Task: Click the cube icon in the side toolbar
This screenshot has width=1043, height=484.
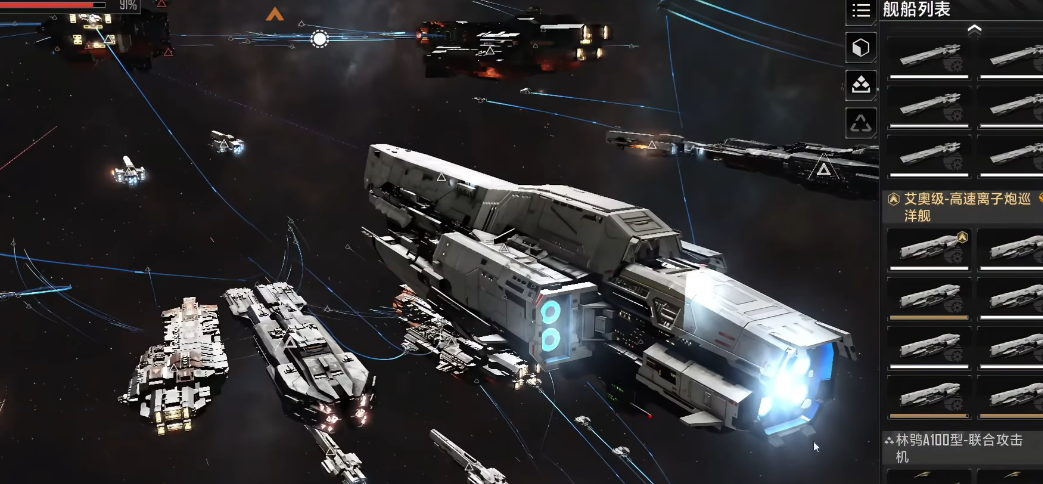Action: tap(861, 47)
